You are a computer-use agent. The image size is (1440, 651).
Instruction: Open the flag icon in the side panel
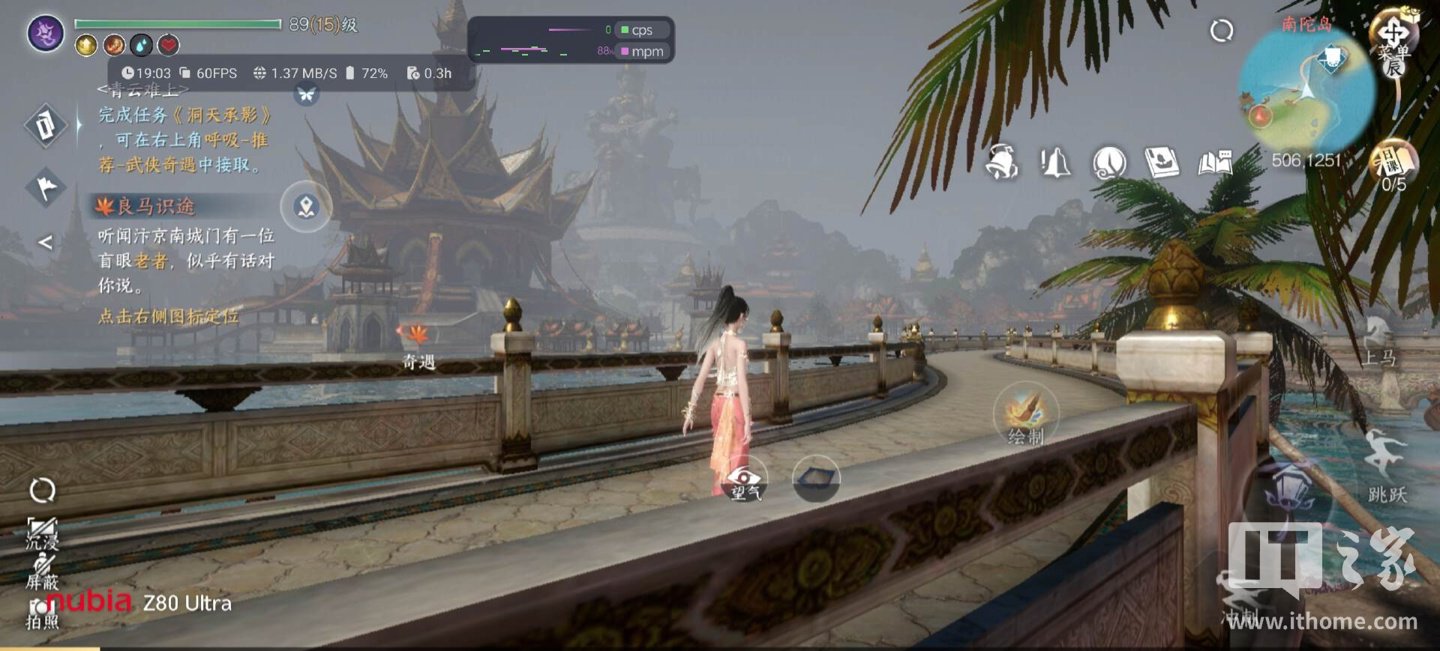(45, 186)
